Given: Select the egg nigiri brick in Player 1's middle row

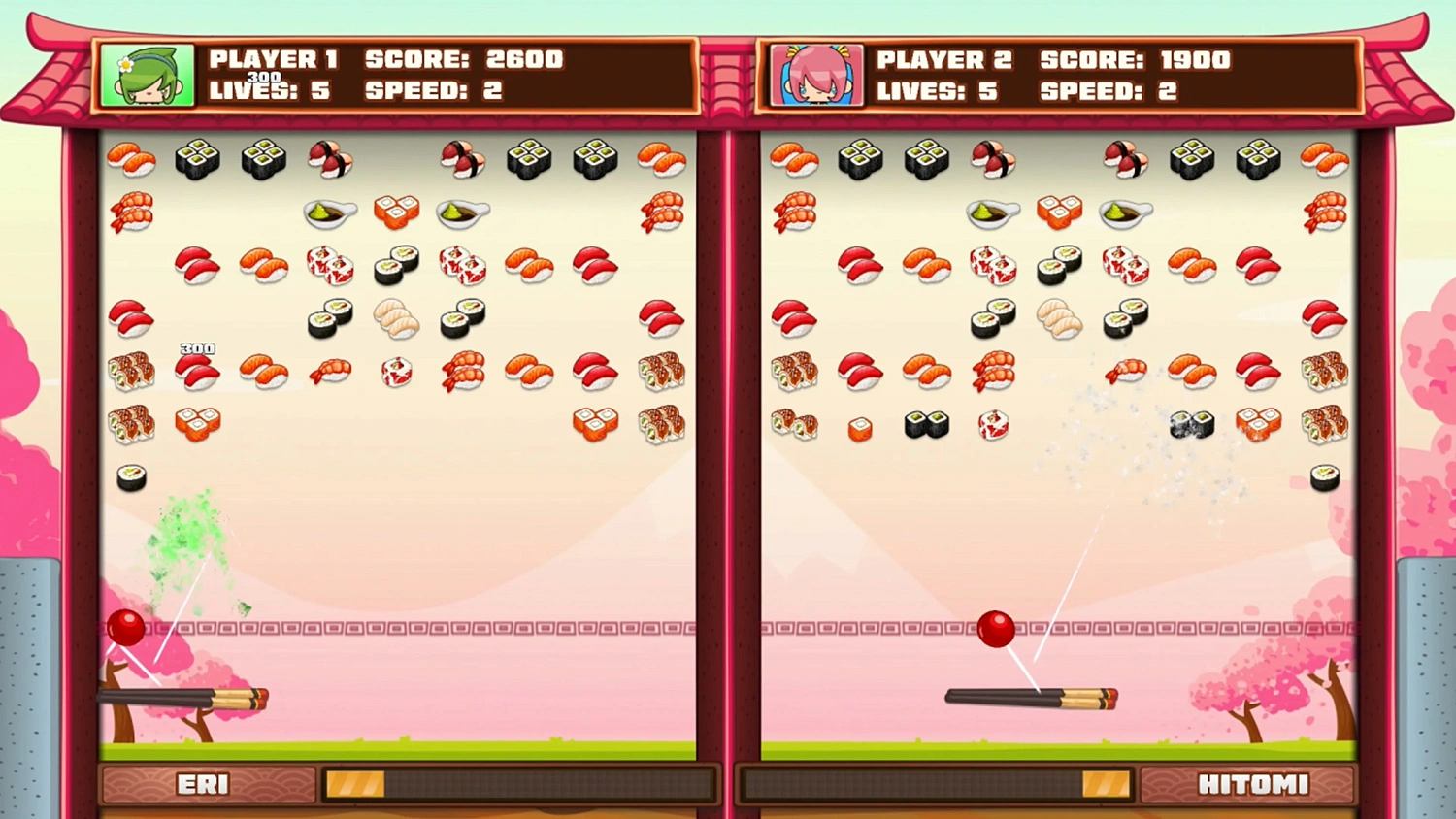Looking at the screenshot, I should click(x=396, y=320).
